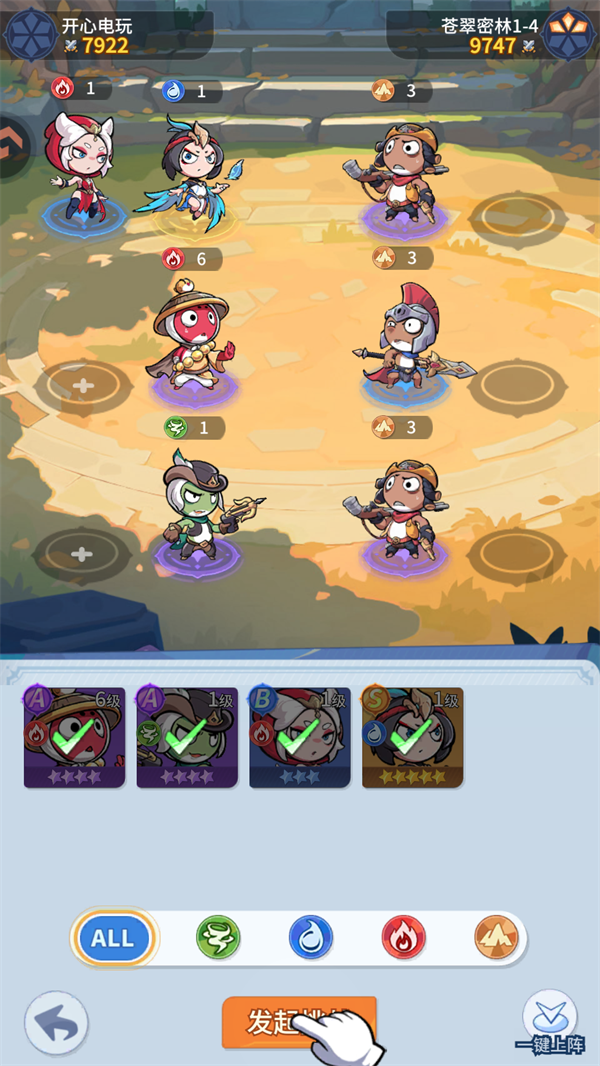Image resolution: width=600 pixels, height=1066 pixels.
Task: Select the S-rank water hero card
Action: click(412, 738)
